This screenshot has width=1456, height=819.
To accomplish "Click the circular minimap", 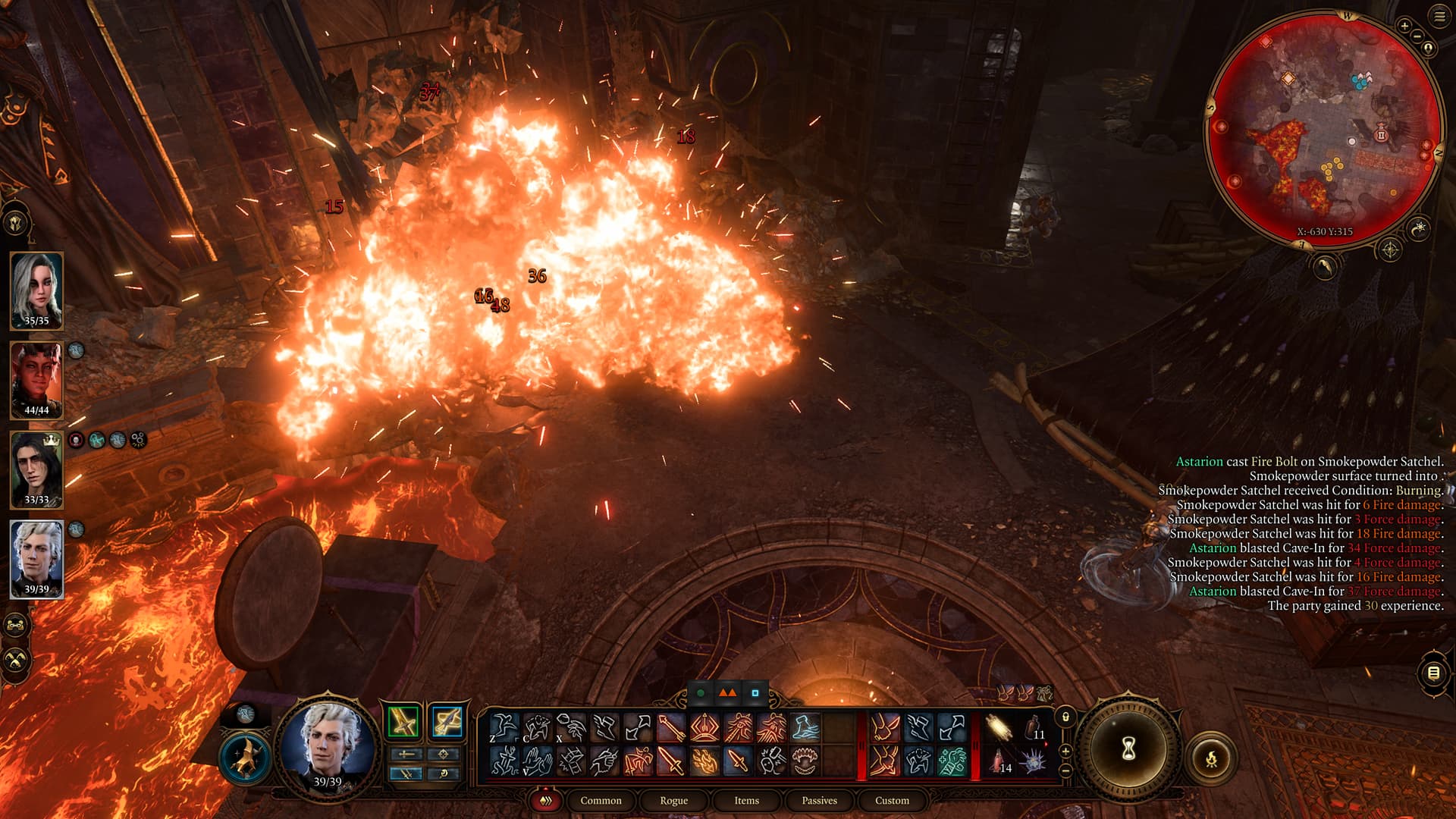I will (1324, 129).
